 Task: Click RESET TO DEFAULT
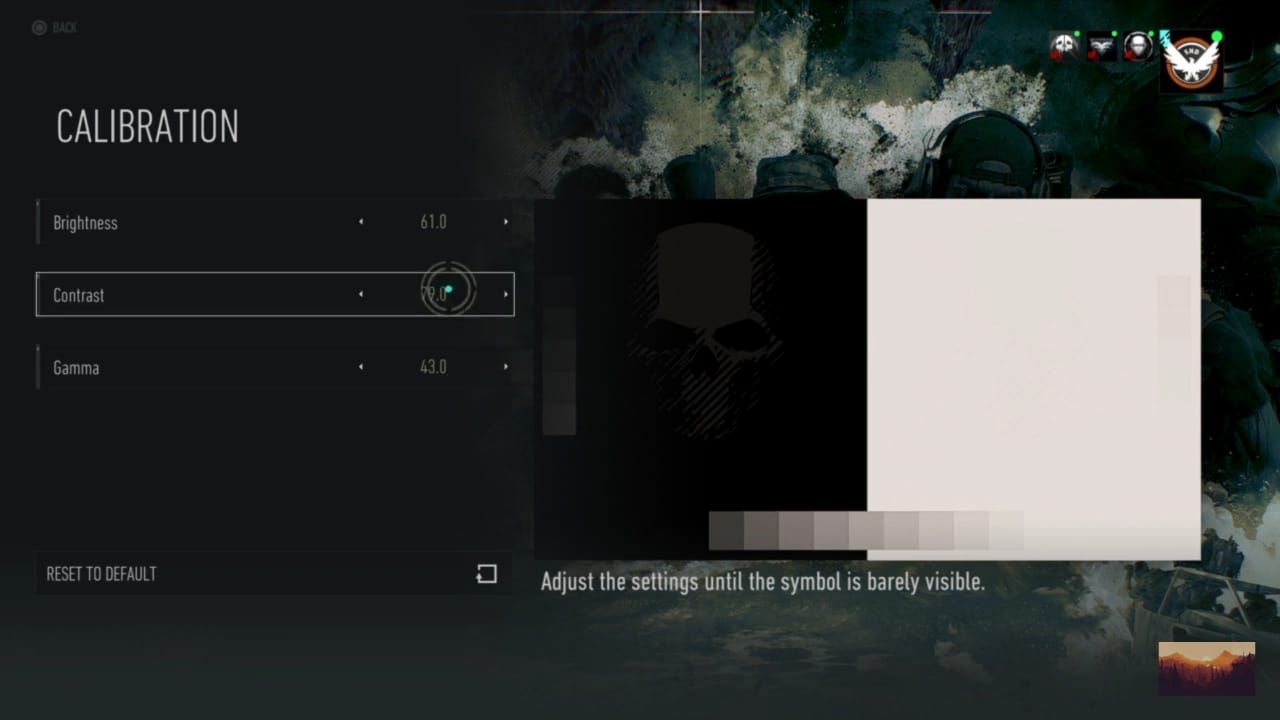(x=100, y=574)
